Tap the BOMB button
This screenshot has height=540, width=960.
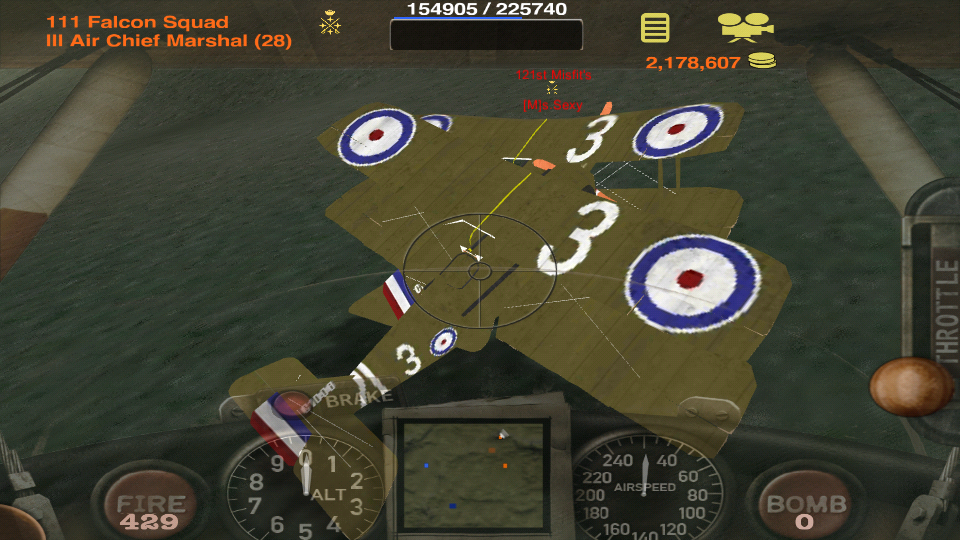coord(805,508)
